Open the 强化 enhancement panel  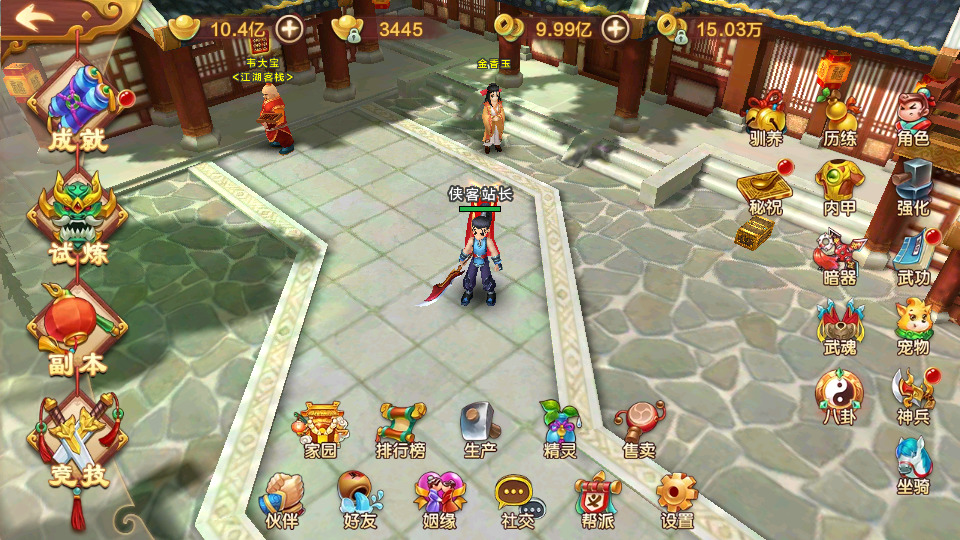913,186
